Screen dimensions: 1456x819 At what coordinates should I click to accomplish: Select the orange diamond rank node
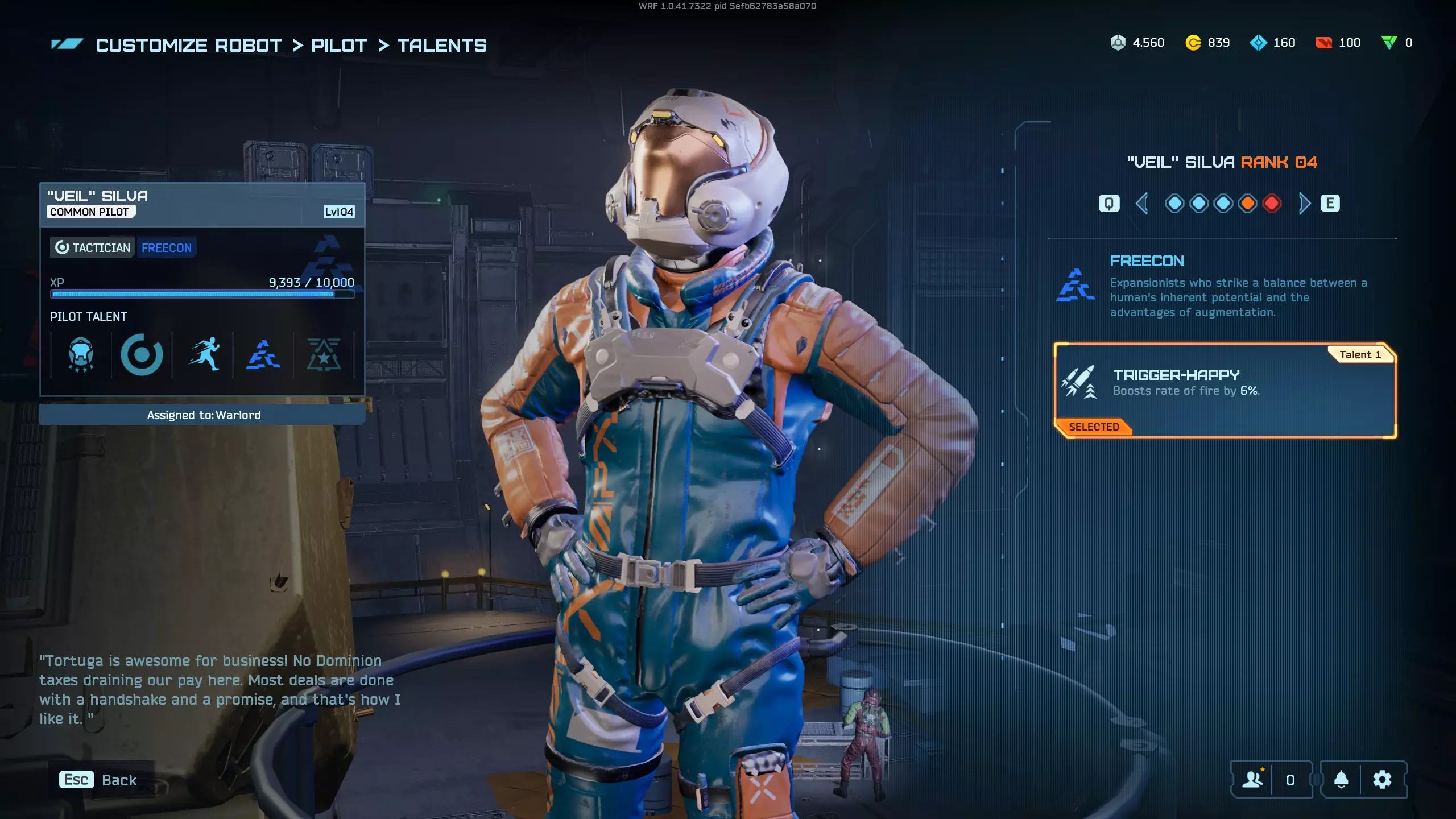[x=1247, y=204]
